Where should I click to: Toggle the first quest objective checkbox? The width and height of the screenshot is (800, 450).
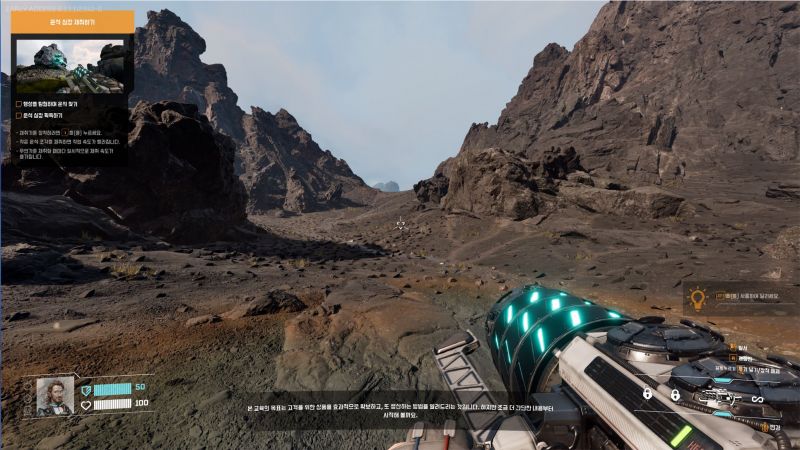point(18,103)
